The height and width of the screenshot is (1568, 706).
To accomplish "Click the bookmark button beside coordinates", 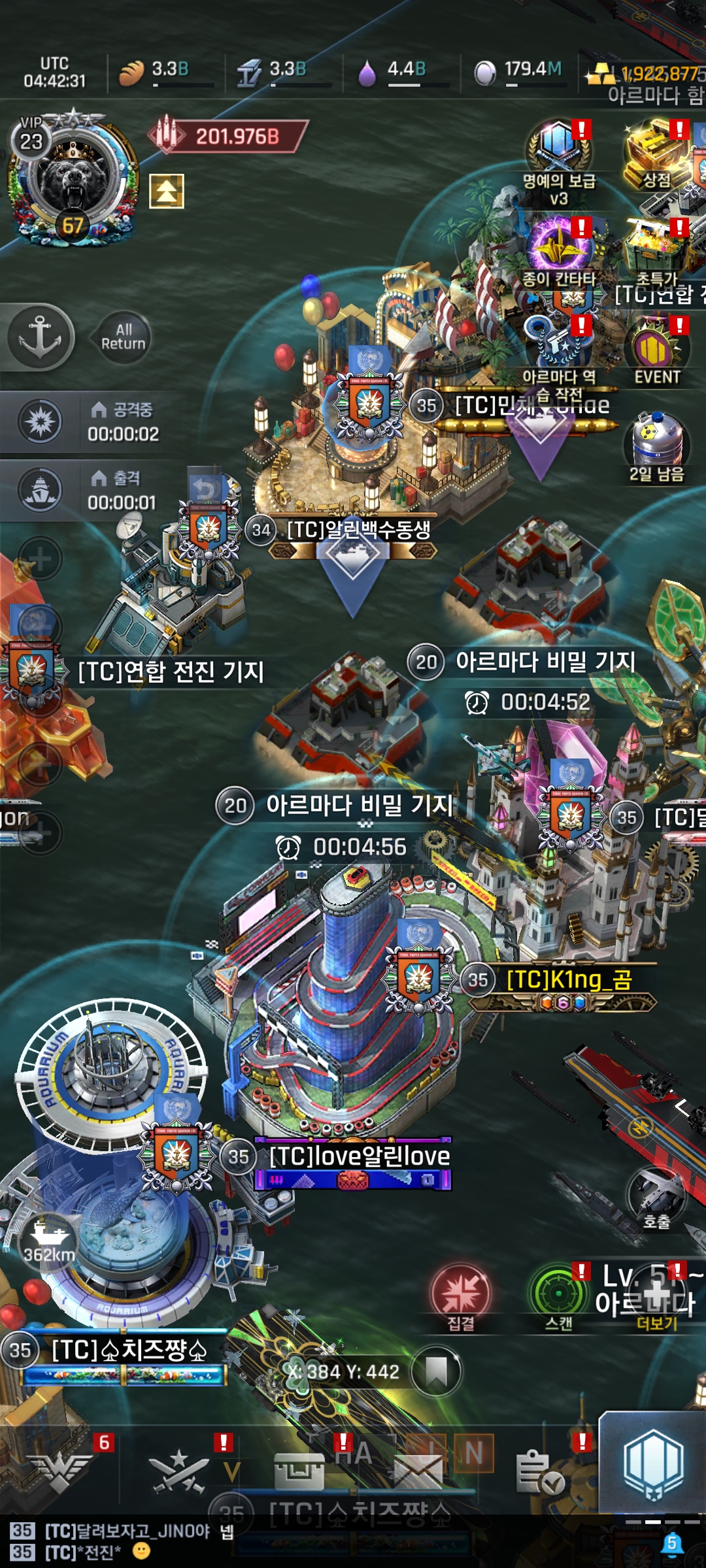I will [436, 1371].
